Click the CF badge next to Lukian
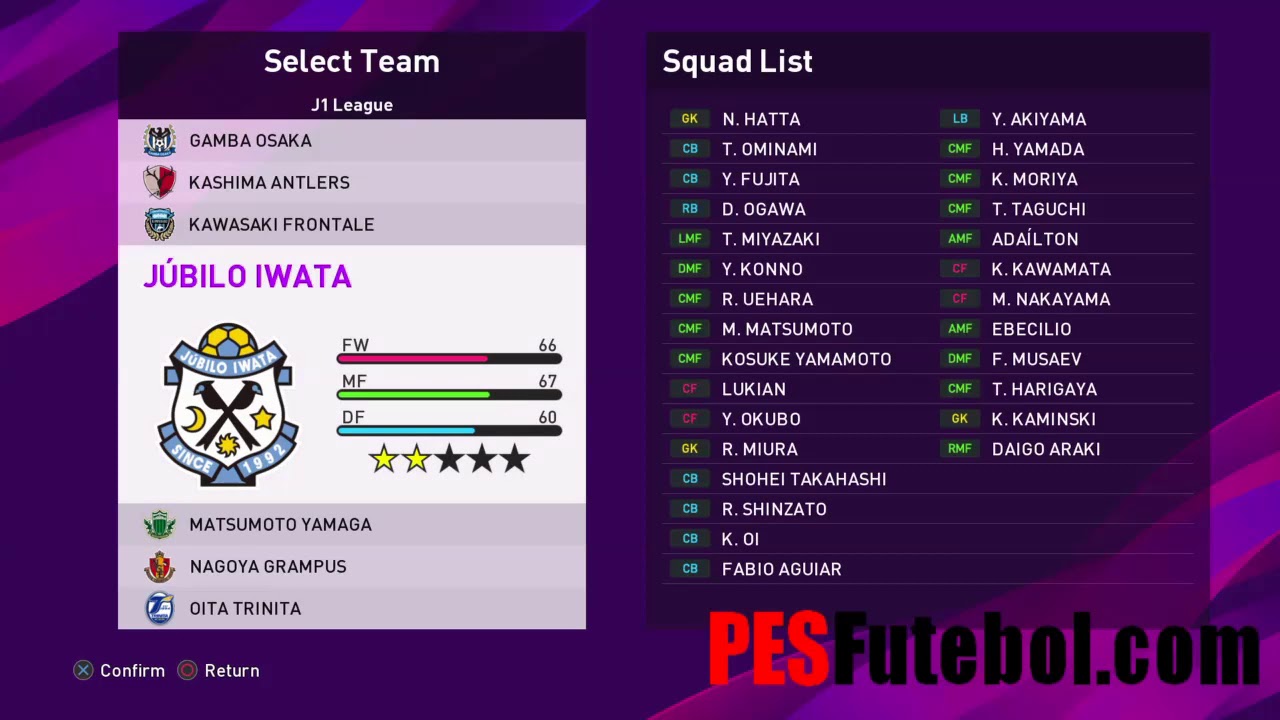1280x720 pixels. [x=689, y=388]
